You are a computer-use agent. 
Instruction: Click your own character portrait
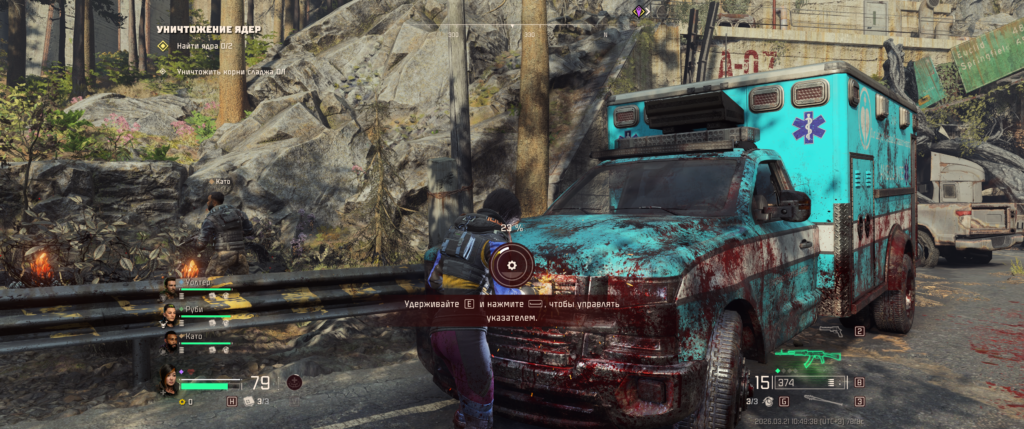click(x=169, y=380)
